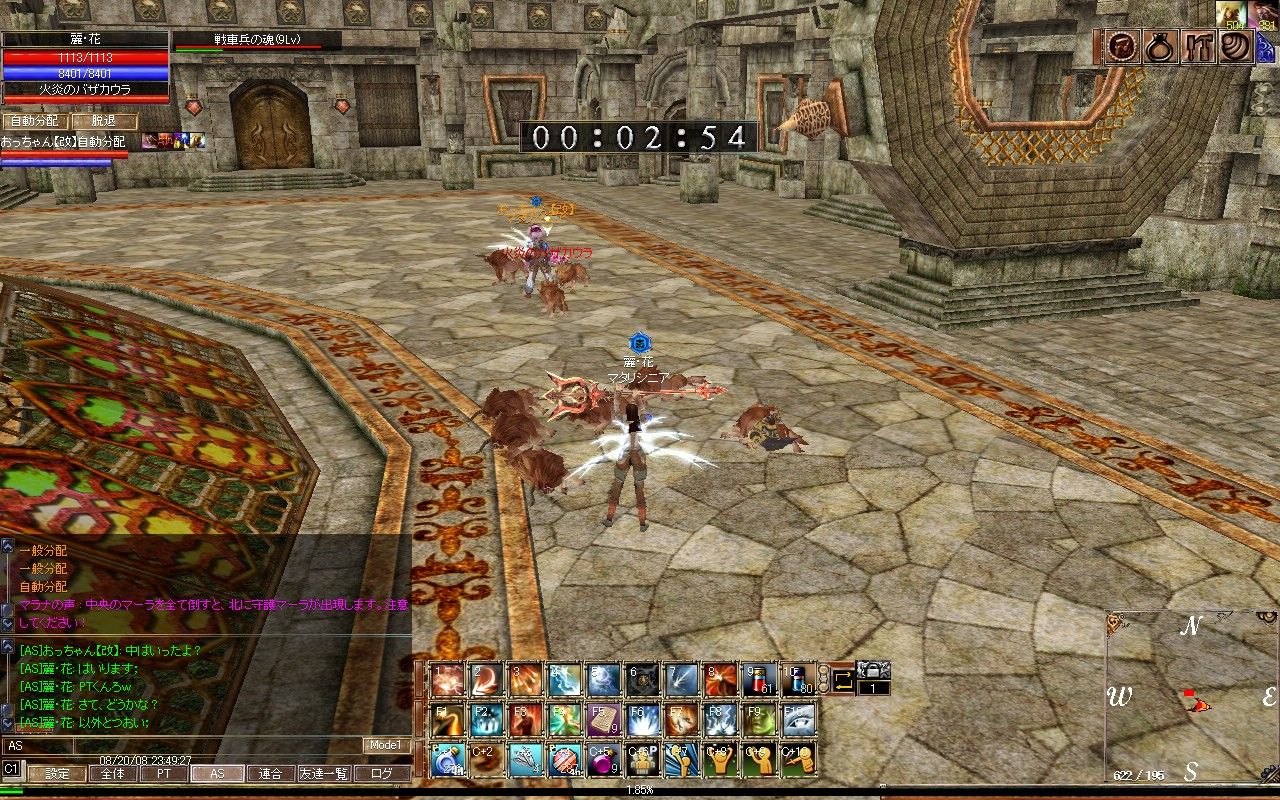Viewport: 1280px width, 800px height.
Task: Click the compass minimap
Action: click(1191, 697)
